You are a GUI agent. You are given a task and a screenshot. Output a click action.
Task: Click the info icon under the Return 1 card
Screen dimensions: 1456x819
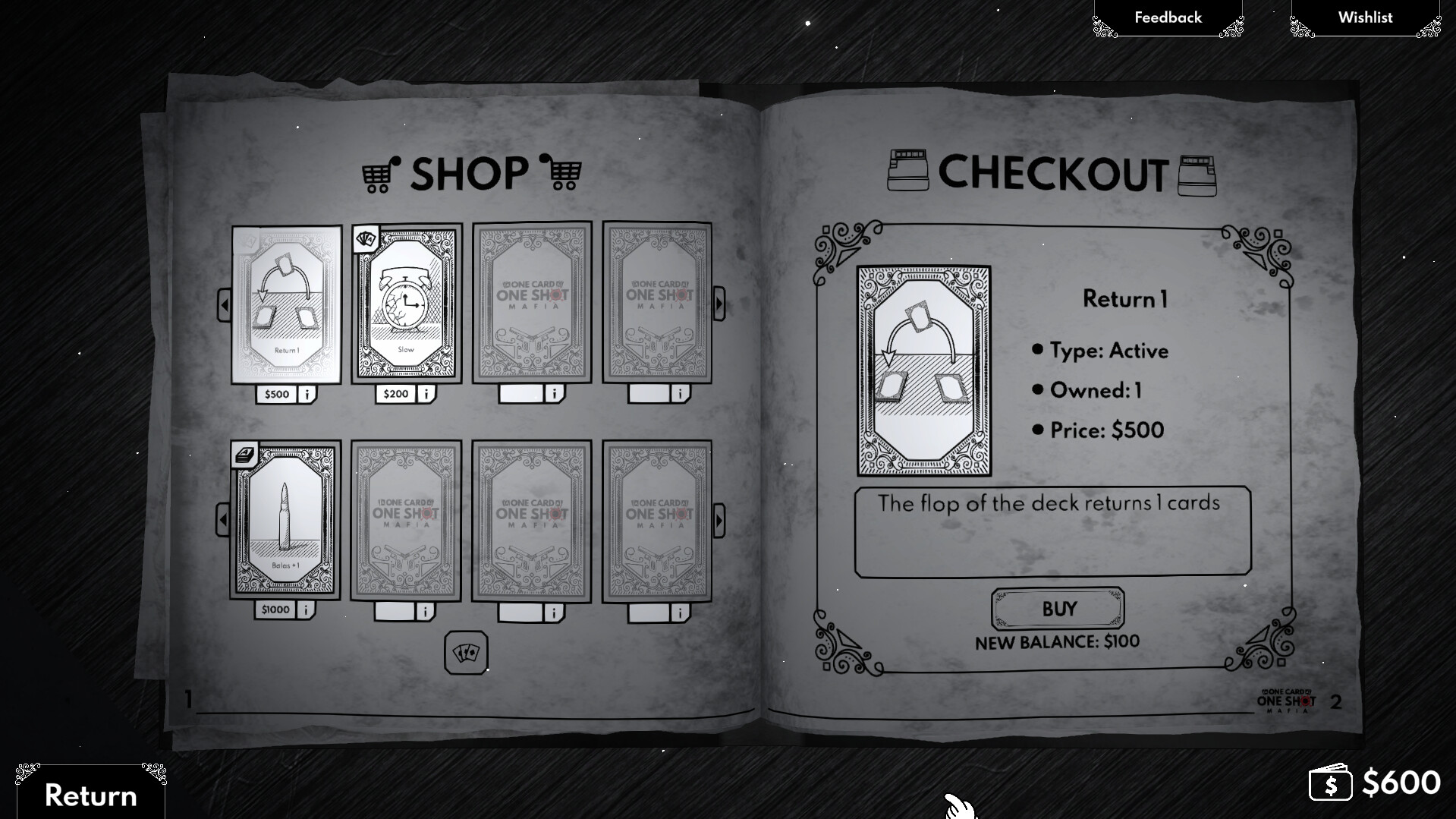coord(307,394)
